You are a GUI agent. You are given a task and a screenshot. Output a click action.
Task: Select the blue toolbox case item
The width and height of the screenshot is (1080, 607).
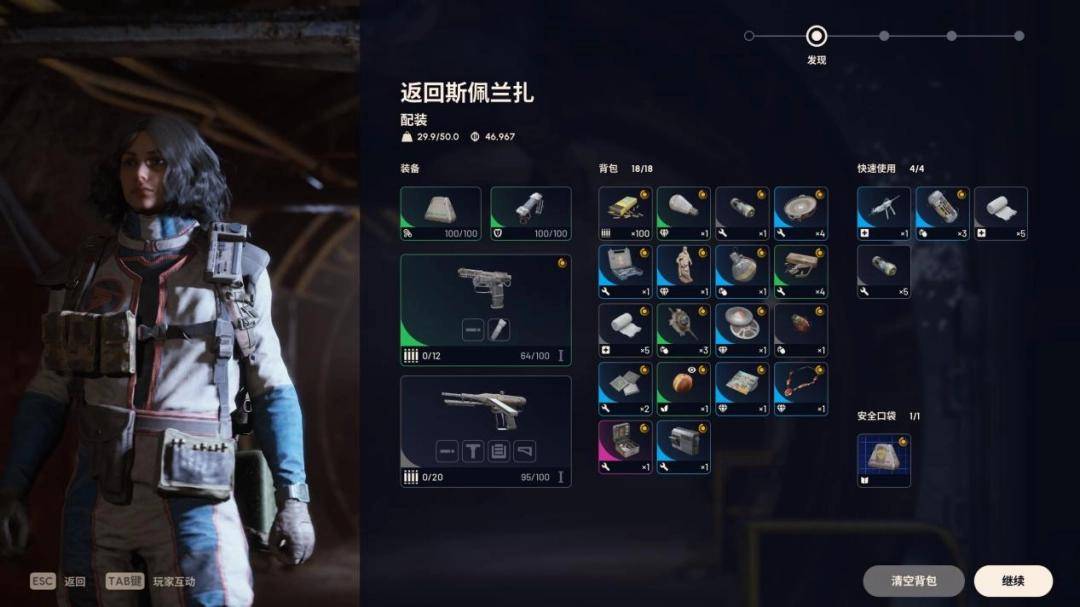625,271
